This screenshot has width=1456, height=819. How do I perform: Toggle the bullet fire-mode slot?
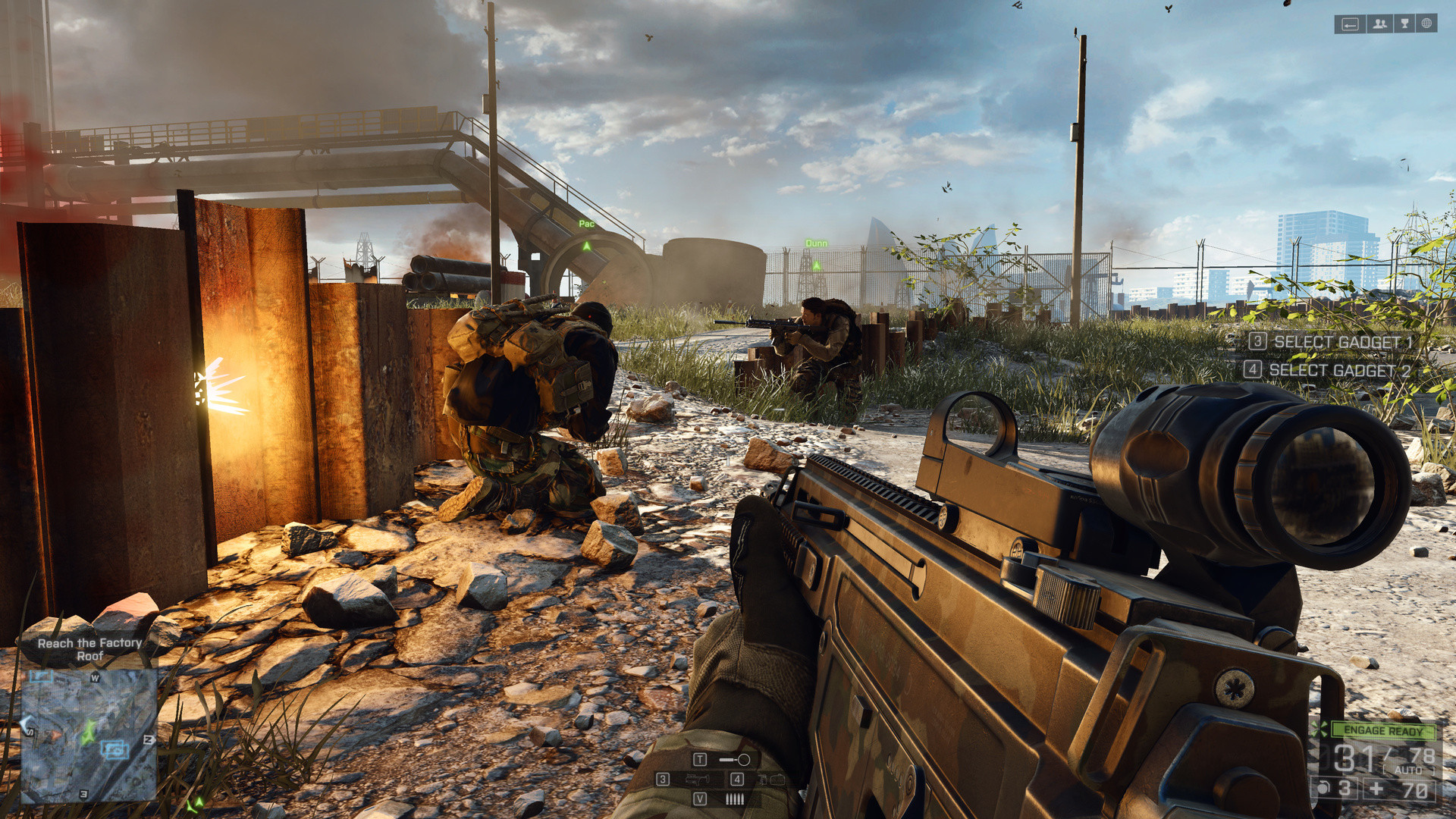734,799
